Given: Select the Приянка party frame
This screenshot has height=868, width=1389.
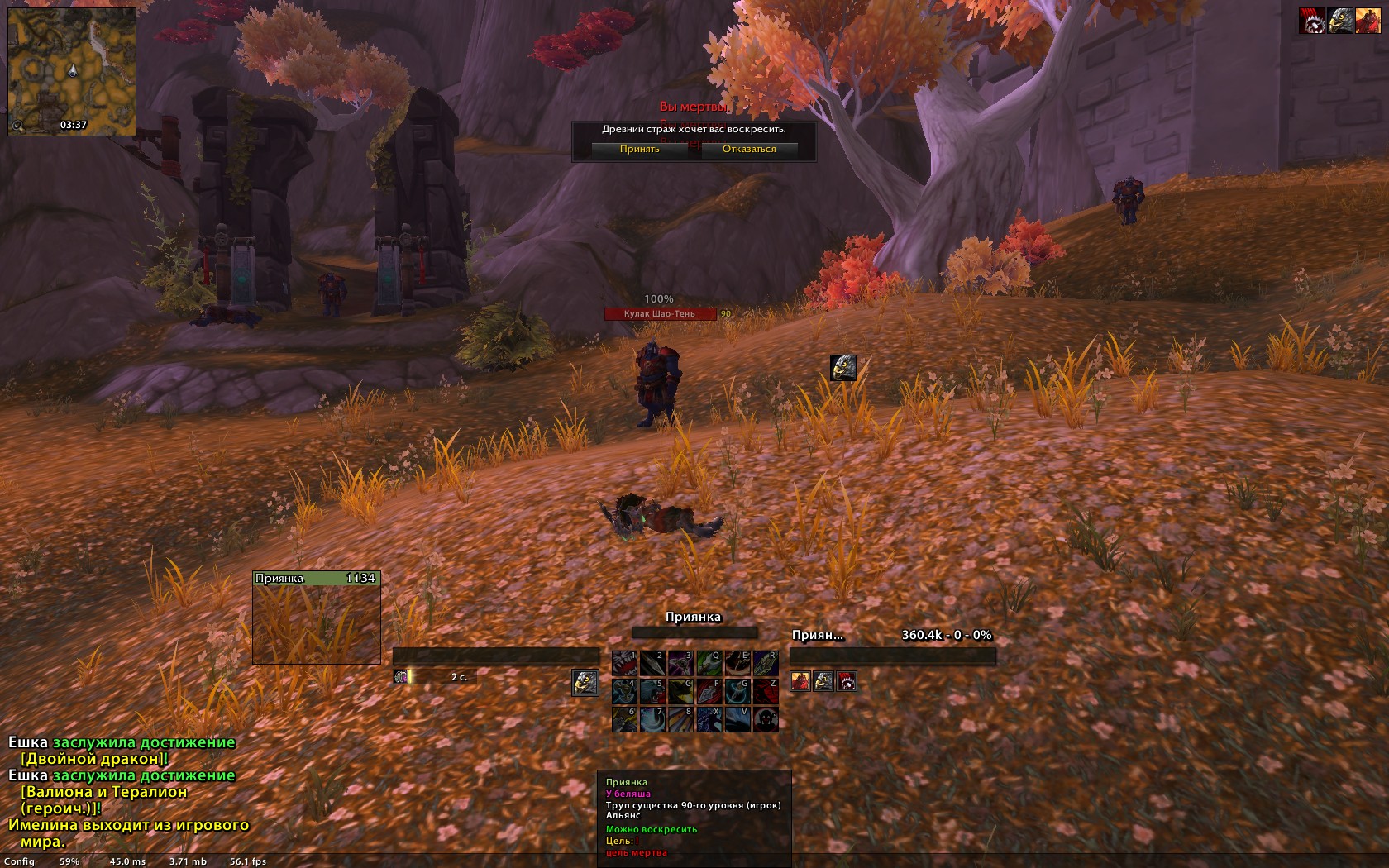Looking at the screenshot, I should (x=316, y=617).
